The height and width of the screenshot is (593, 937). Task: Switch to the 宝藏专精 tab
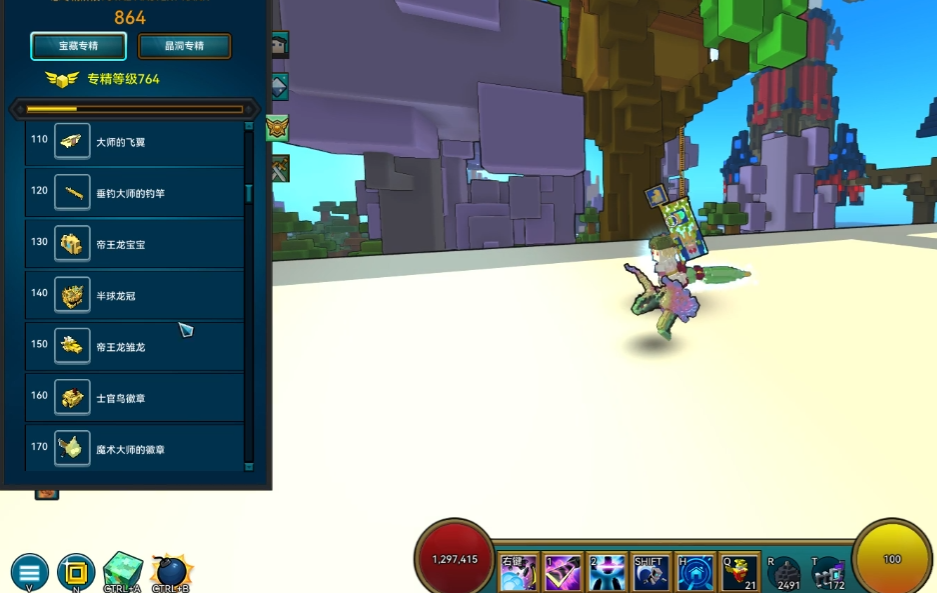78,46
